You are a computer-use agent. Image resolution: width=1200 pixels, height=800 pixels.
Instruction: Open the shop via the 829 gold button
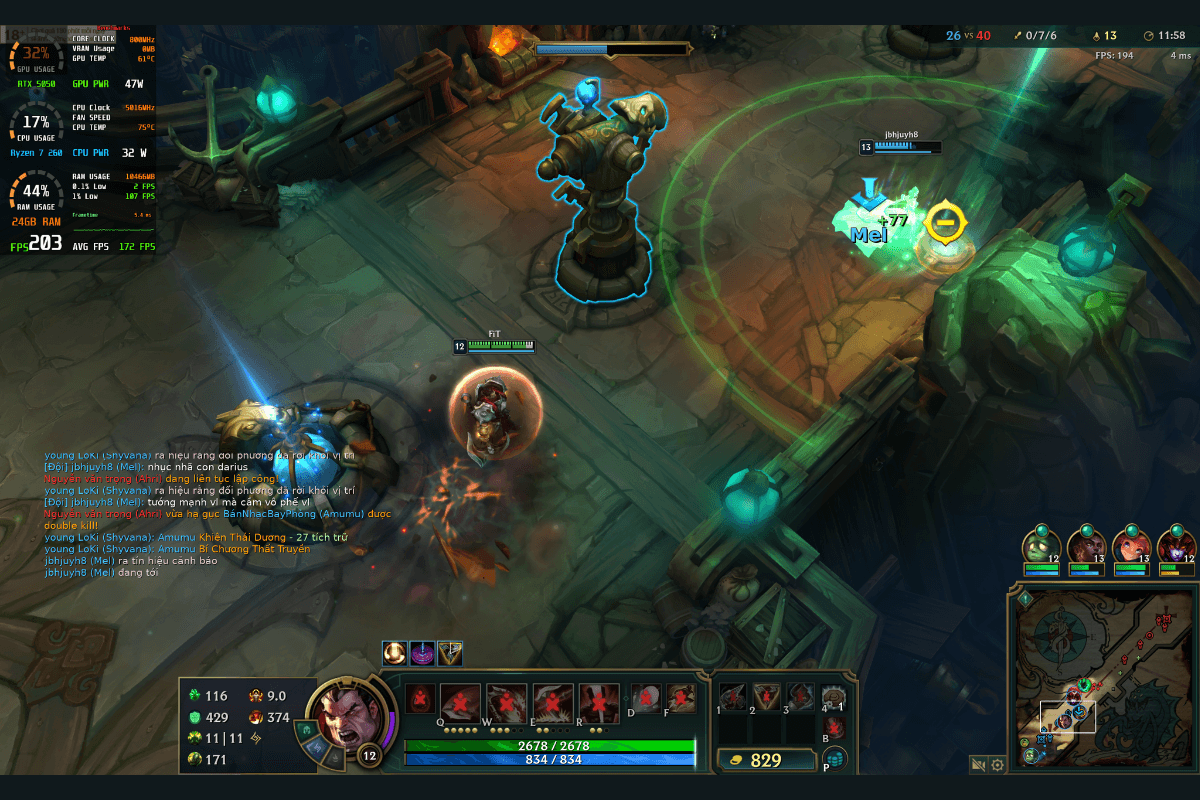[767, 760]
